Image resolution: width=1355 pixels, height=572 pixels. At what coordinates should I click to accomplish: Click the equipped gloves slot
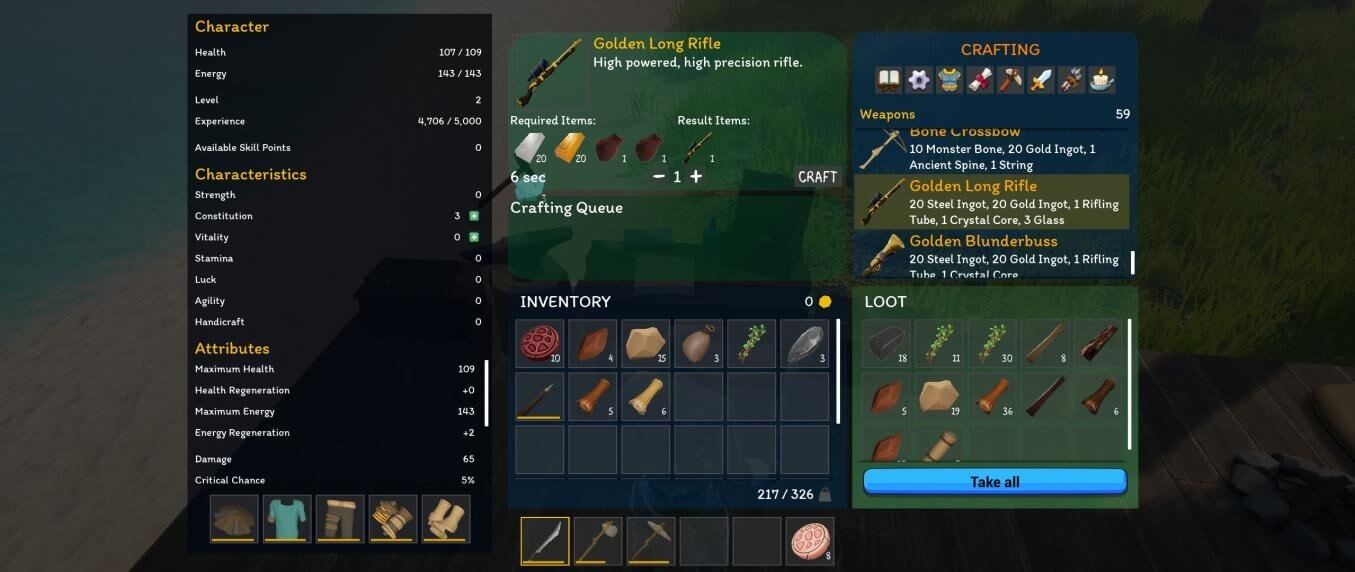click(393, 519)
